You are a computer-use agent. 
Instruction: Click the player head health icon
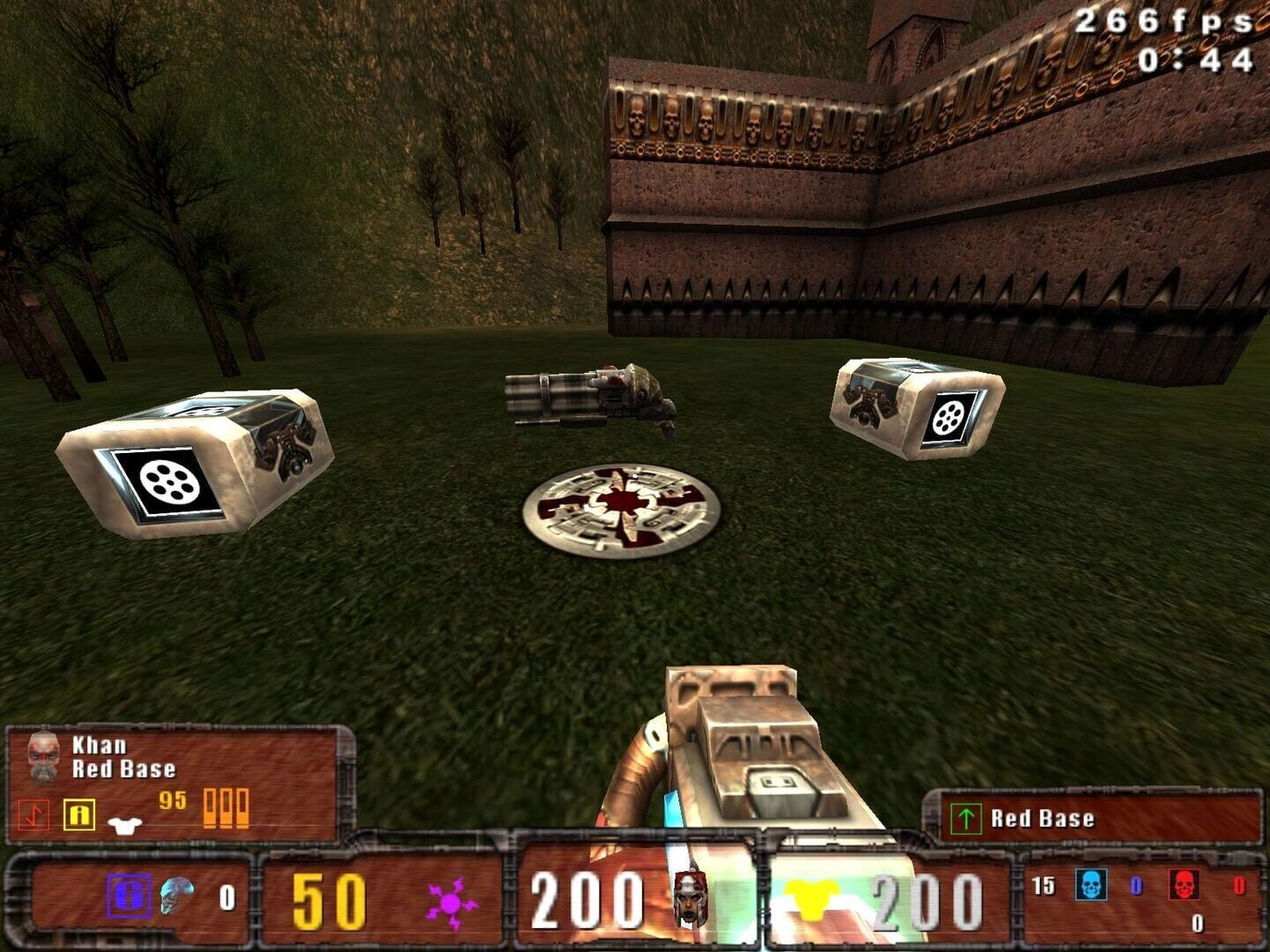click(x=689, y=898)
